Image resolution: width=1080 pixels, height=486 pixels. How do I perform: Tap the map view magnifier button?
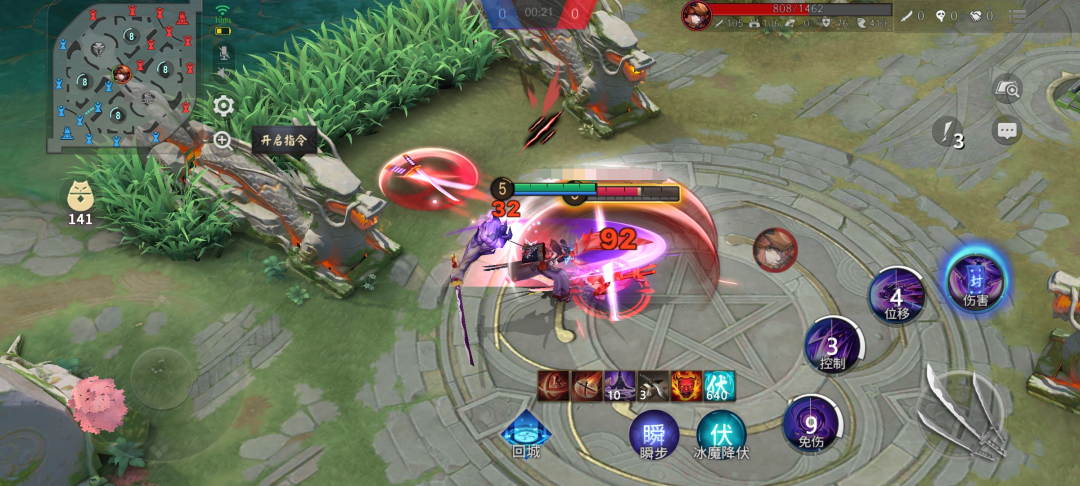(1007, 90)
